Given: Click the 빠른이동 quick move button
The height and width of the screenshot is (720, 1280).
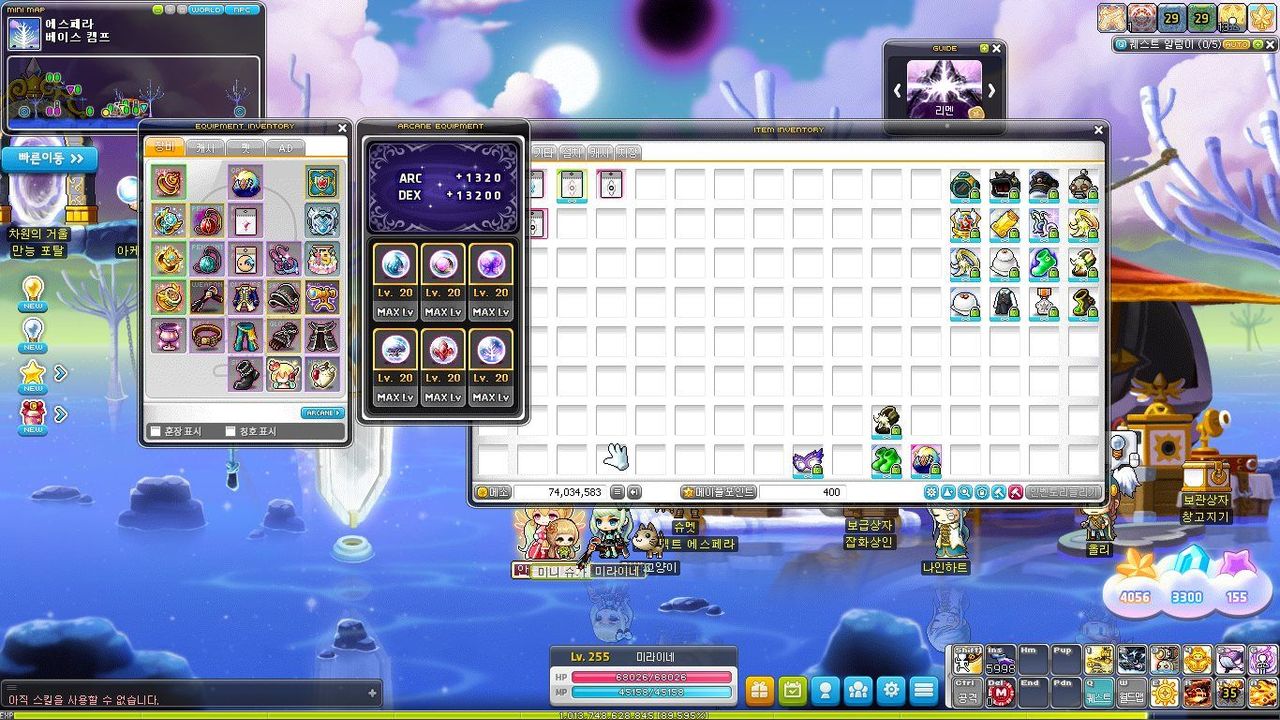Looking at the screenshot, I should point(49,159).
